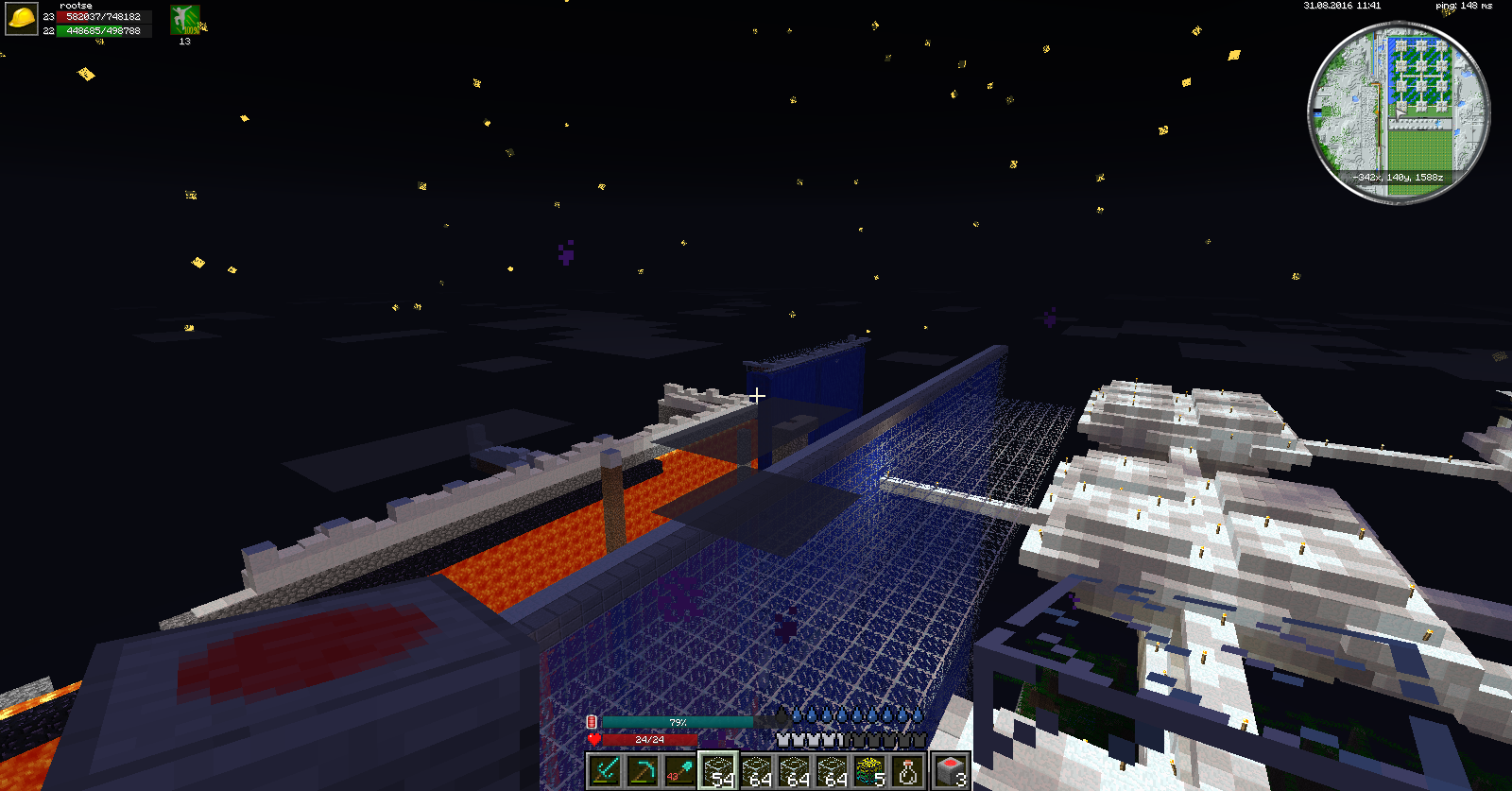Click the green jumping figure skill icon

(x=184, y=20)
